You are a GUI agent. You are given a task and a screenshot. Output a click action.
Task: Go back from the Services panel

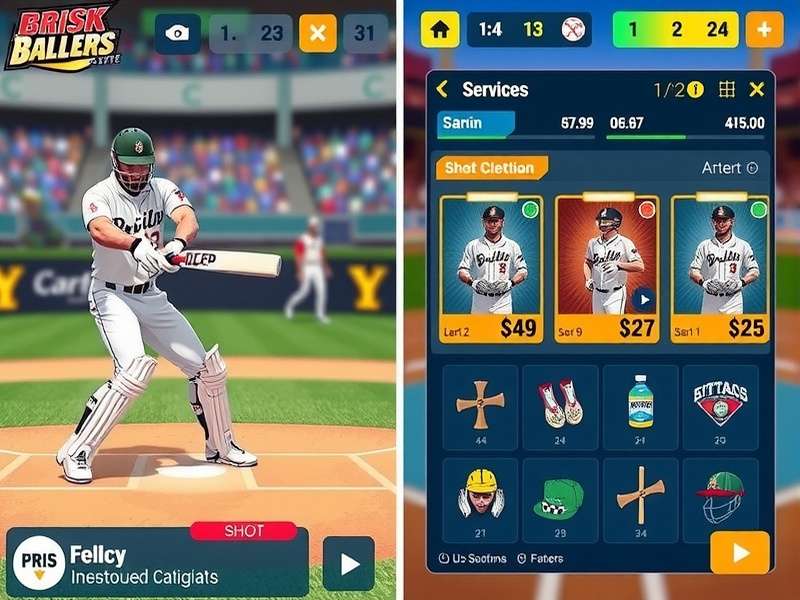click(442, 90)
